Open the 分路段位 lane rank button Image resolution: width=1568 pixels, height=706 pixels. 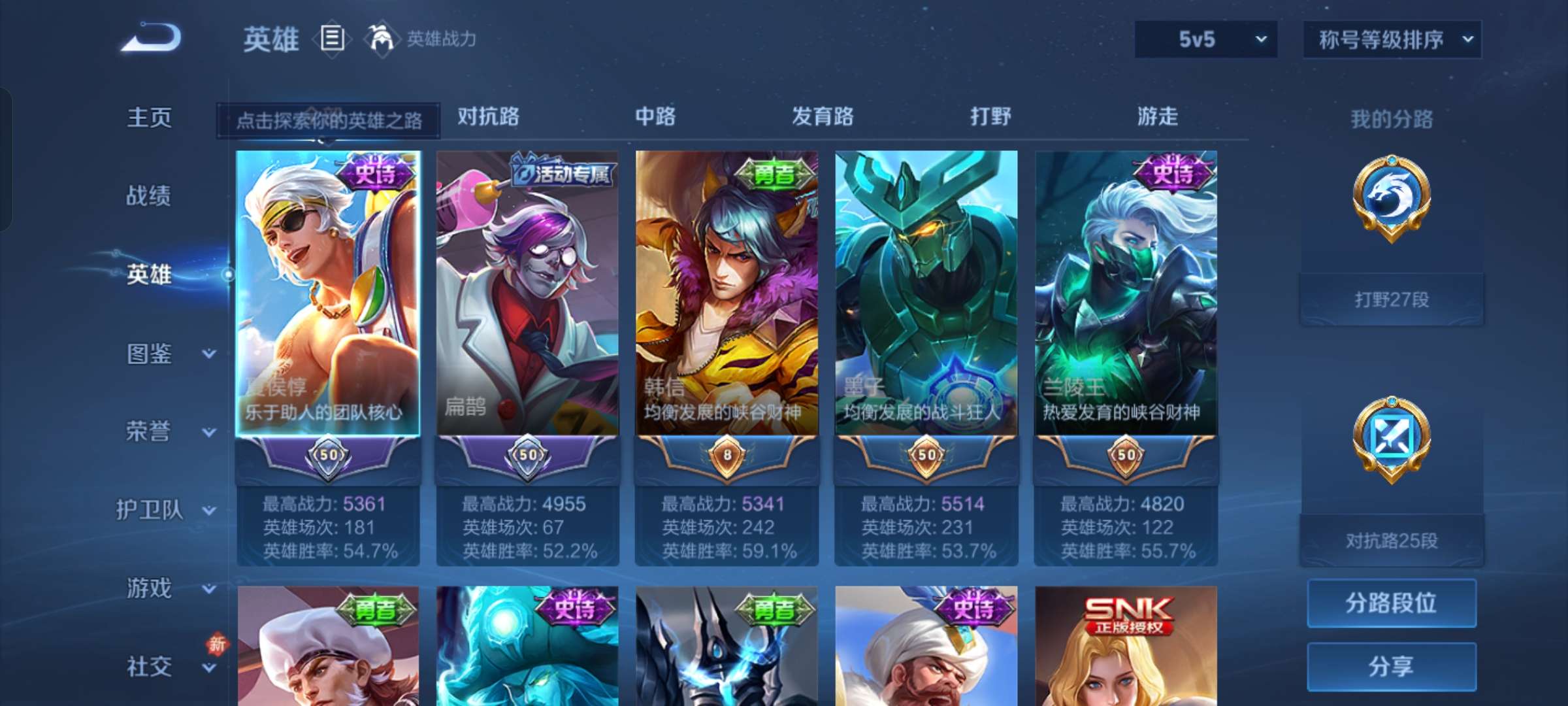[x=1392, y=603]
